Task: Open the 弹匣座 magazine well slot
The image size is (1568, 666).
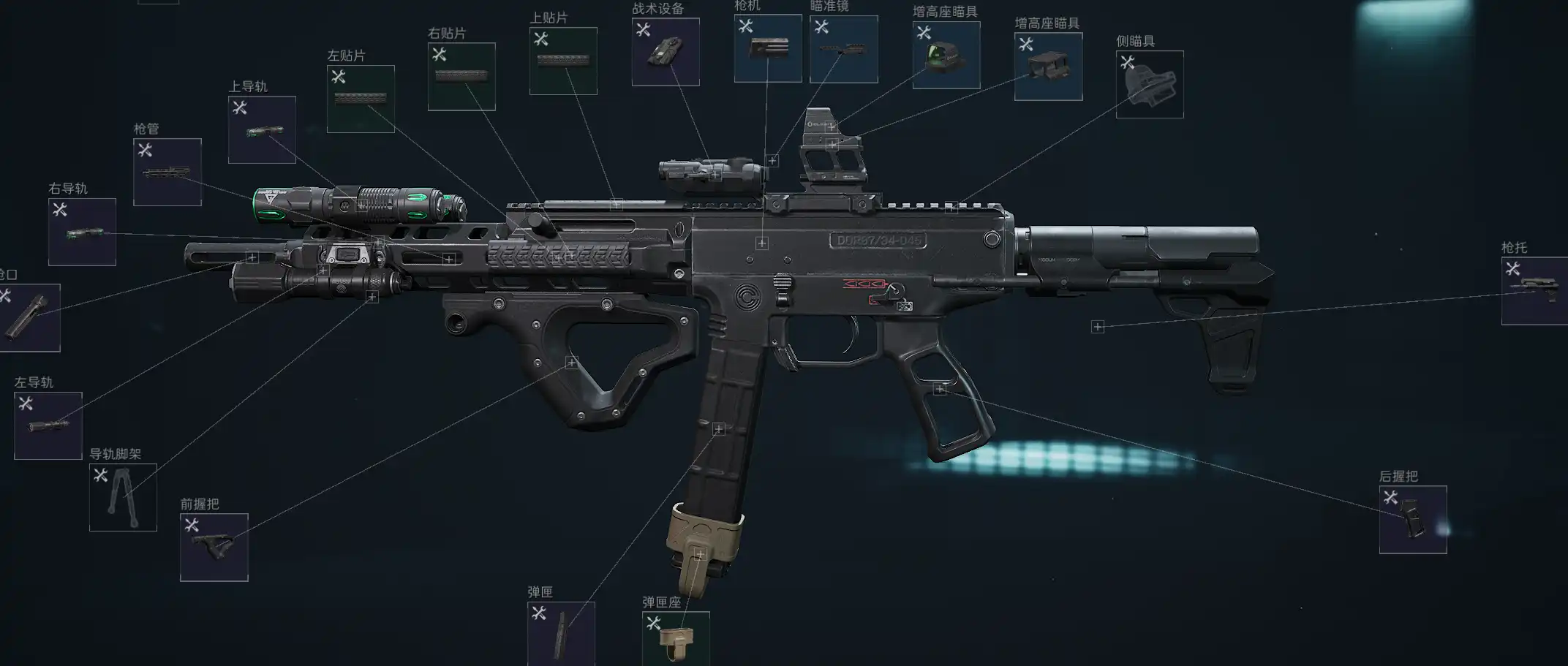Action: [x=676, y=638]
